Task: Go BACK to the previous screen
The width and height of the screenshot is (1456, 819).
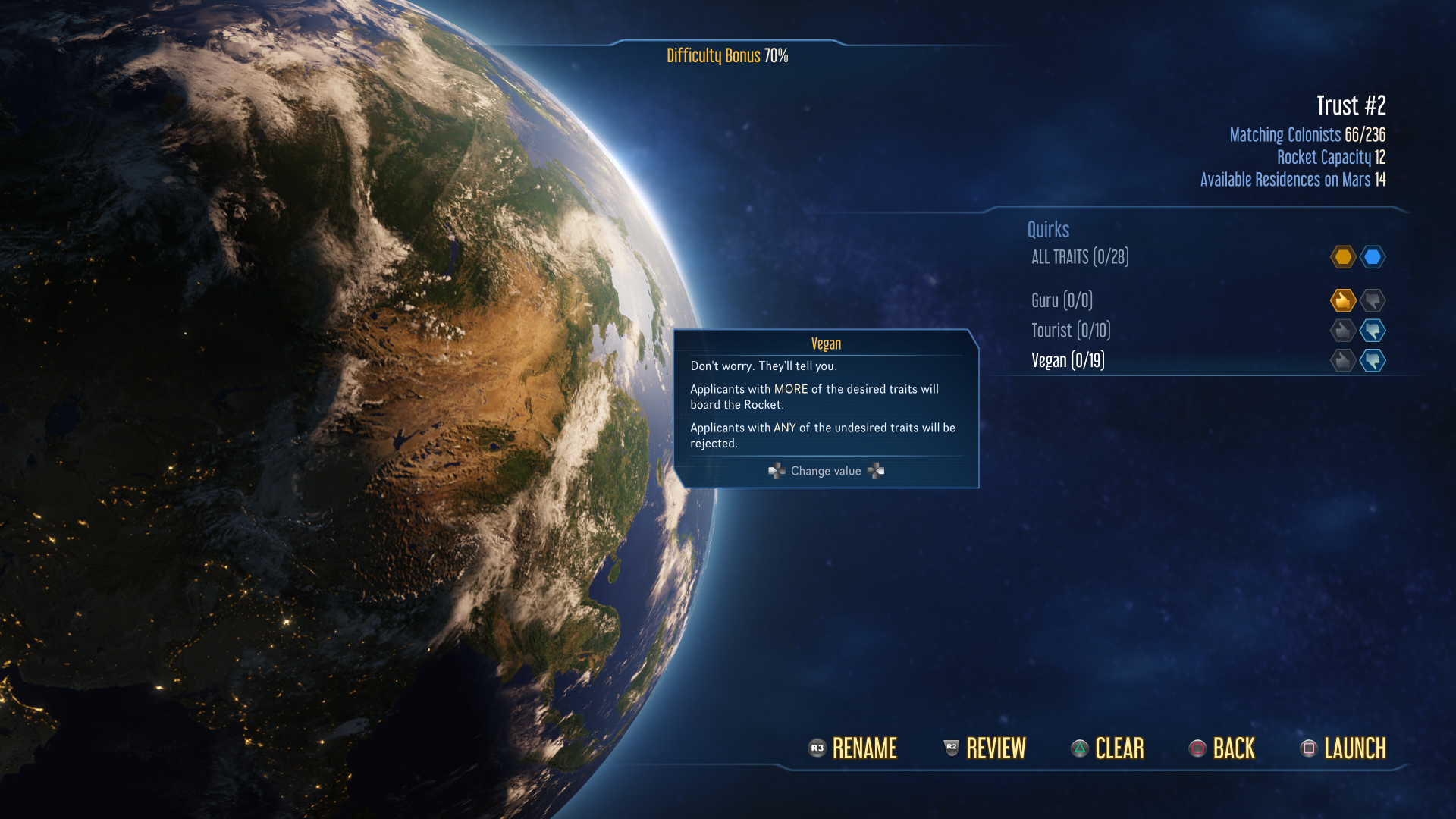Action: (1222, 748)
